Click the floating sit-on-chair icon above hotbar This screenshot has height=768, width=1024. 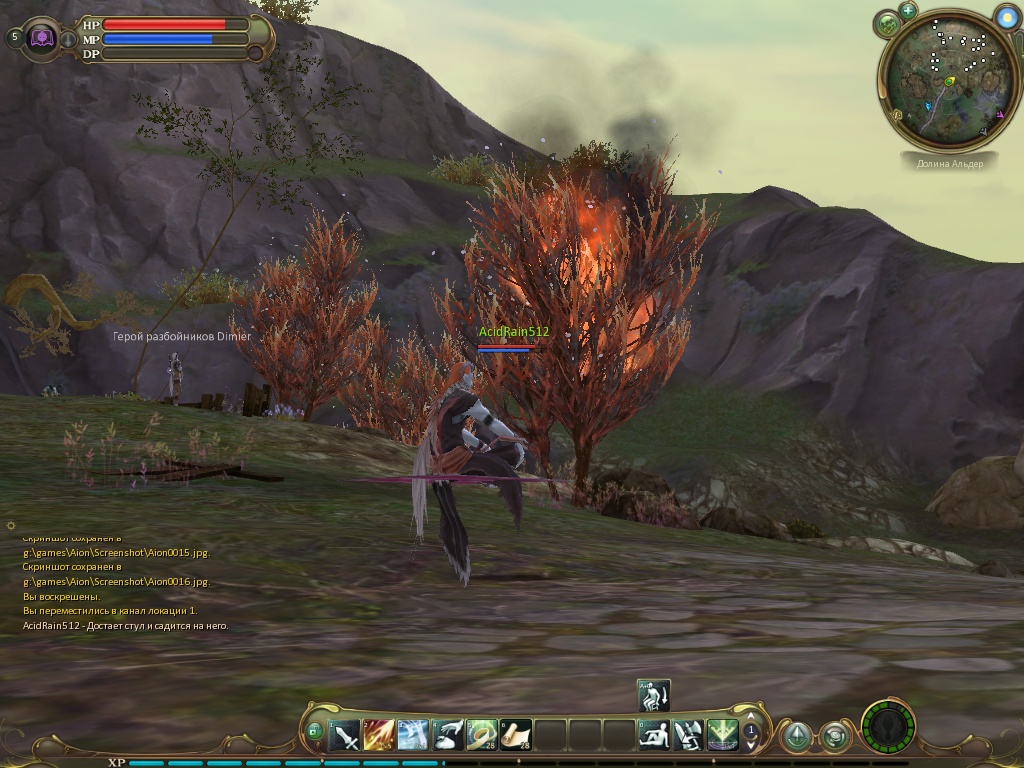tap(653, 695)
